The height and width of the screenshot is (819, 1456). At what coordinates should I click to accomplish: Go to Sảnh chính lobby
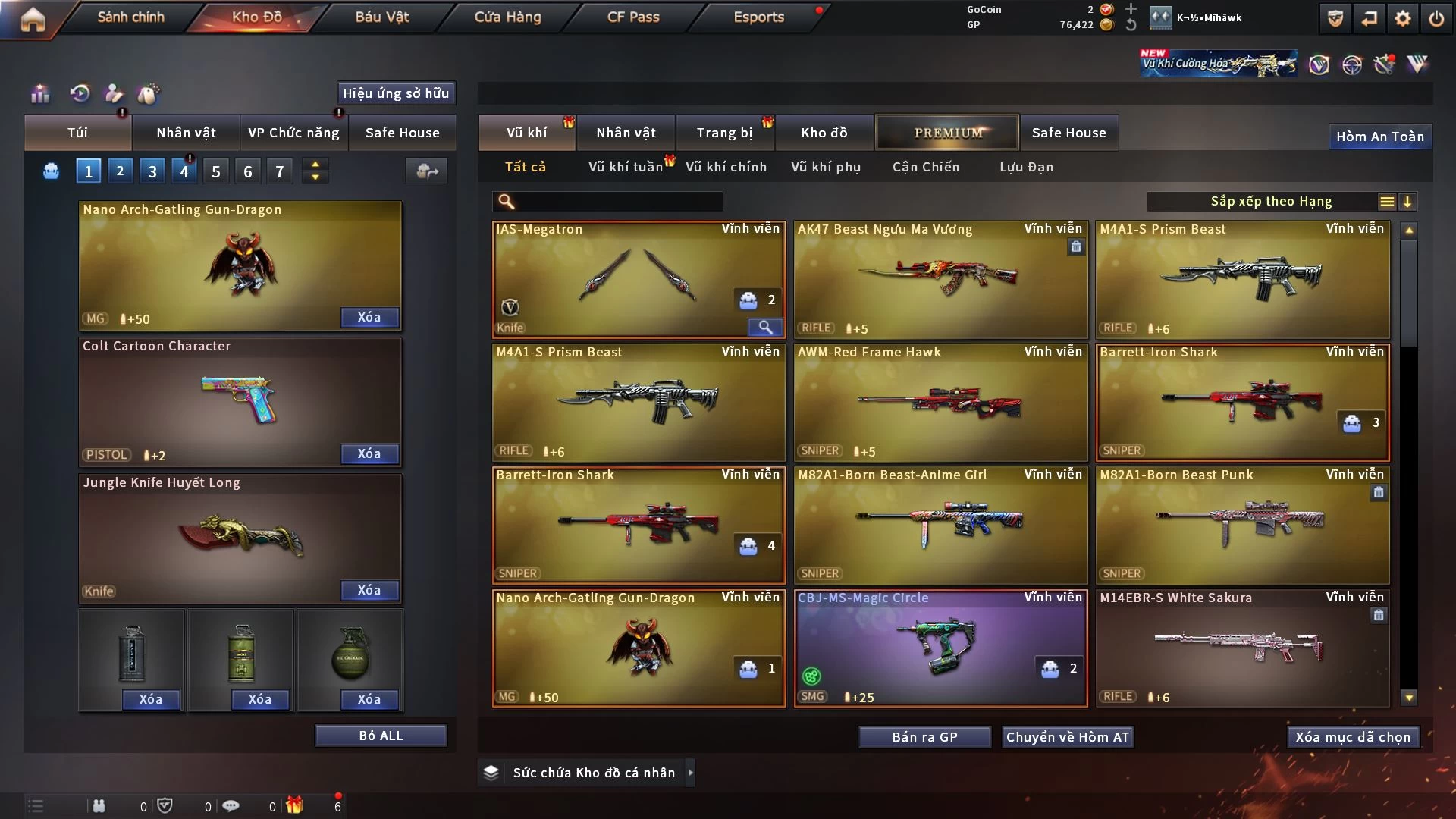click(130, 17)
